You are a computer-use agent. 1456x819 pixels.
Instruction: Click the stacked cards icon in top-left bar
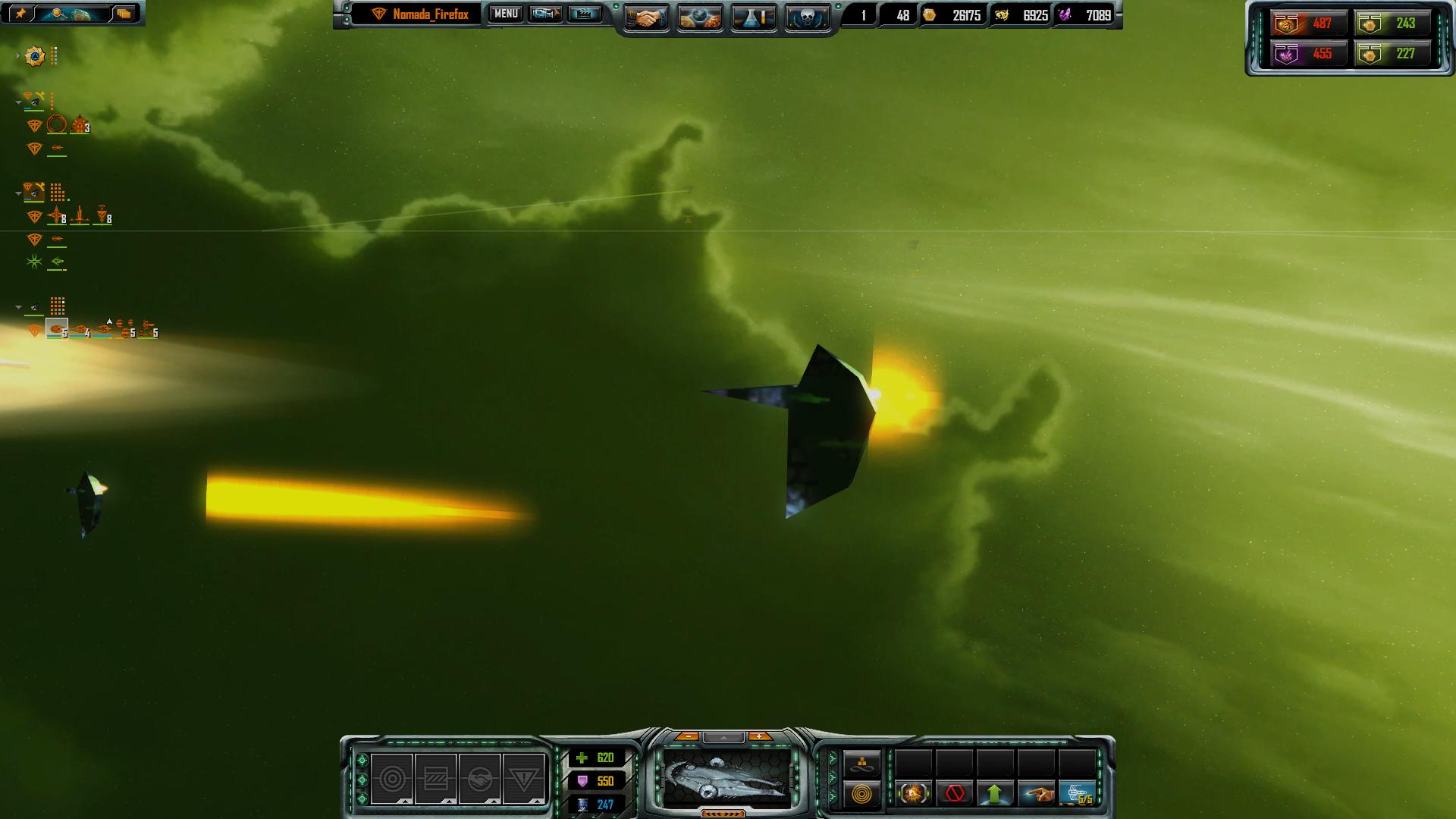pyautogui.click(x=124, y=14)
